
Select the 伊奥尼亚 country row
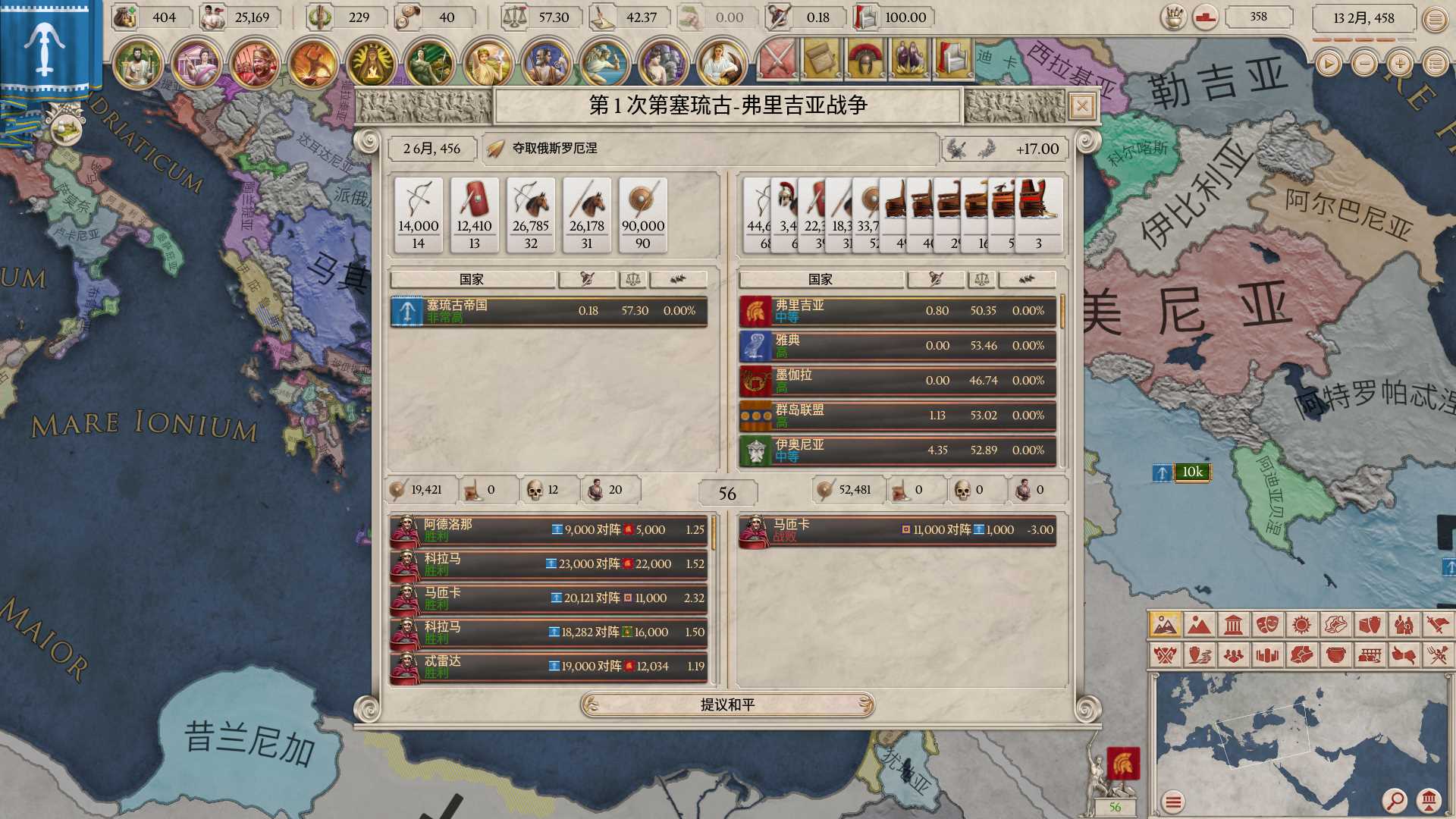click(897, 450)
